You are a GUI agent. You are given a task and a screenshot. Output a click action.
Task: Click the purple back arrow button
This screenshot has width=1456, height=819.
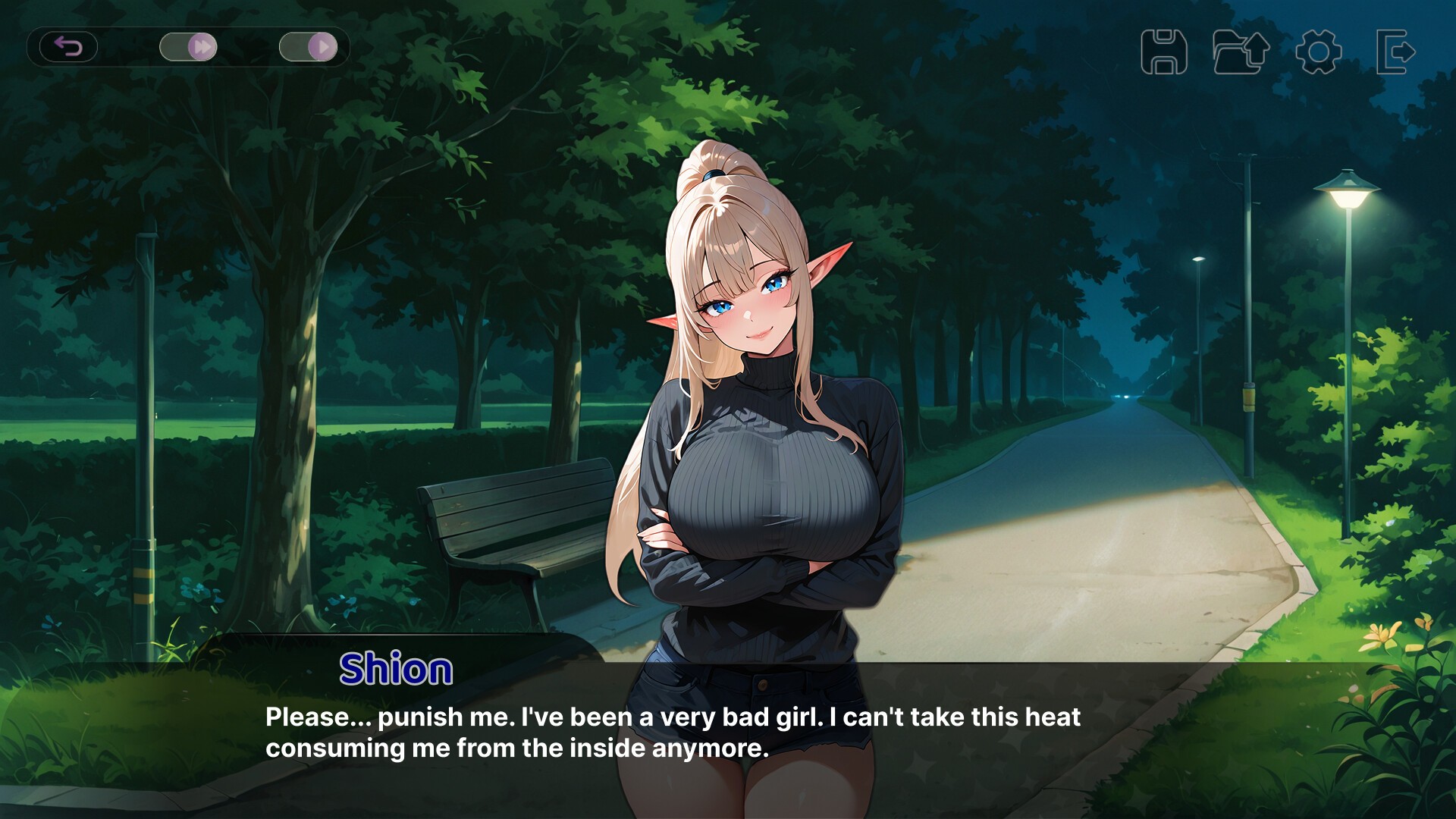(68, 47)
